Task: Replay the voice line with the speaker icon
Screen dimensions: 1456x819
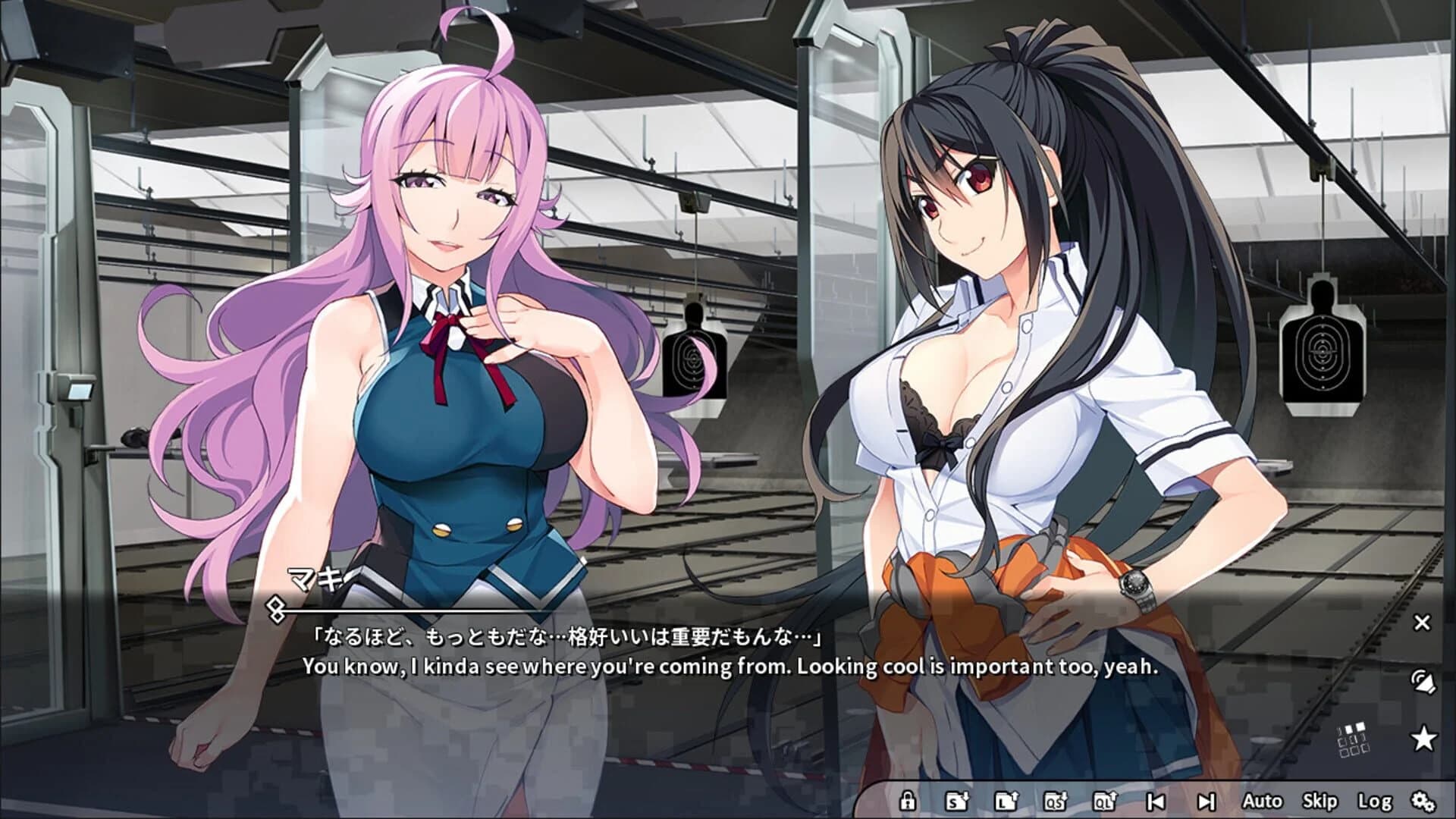Action: 1424,682
